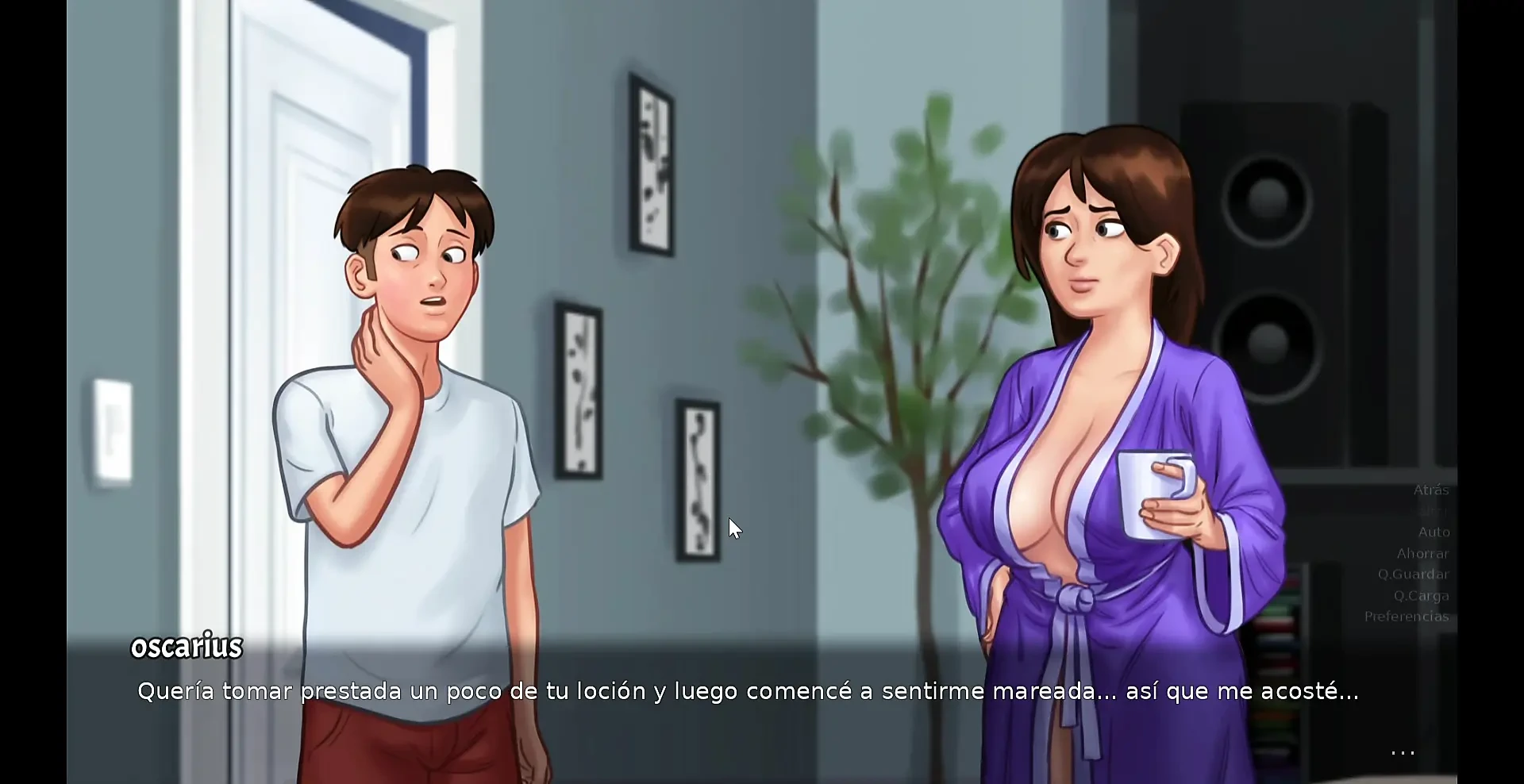Perform a quick save with "Q.Guardar"

[1415, 575]
